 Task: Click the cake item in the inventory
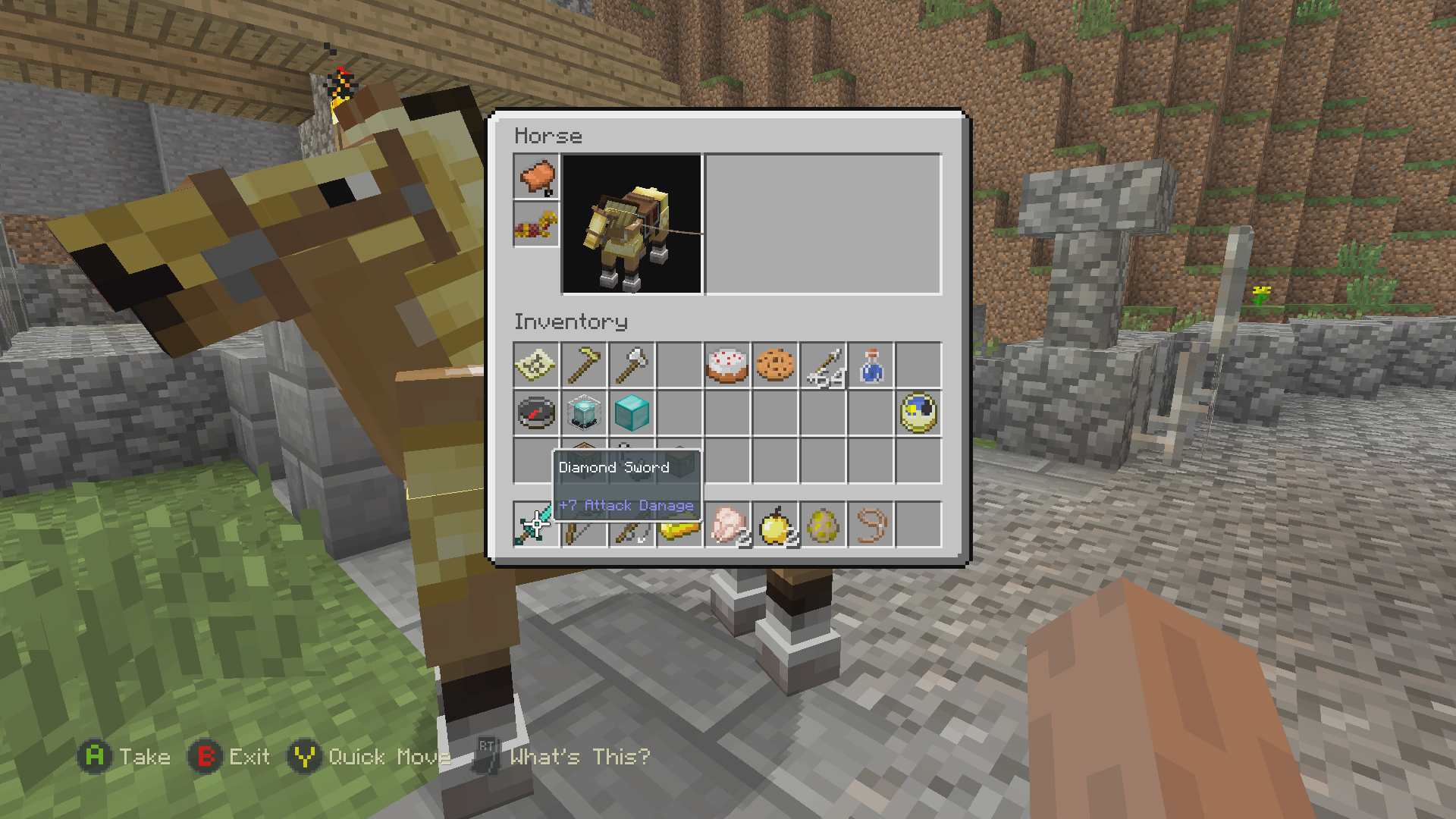tap(728, 366)
